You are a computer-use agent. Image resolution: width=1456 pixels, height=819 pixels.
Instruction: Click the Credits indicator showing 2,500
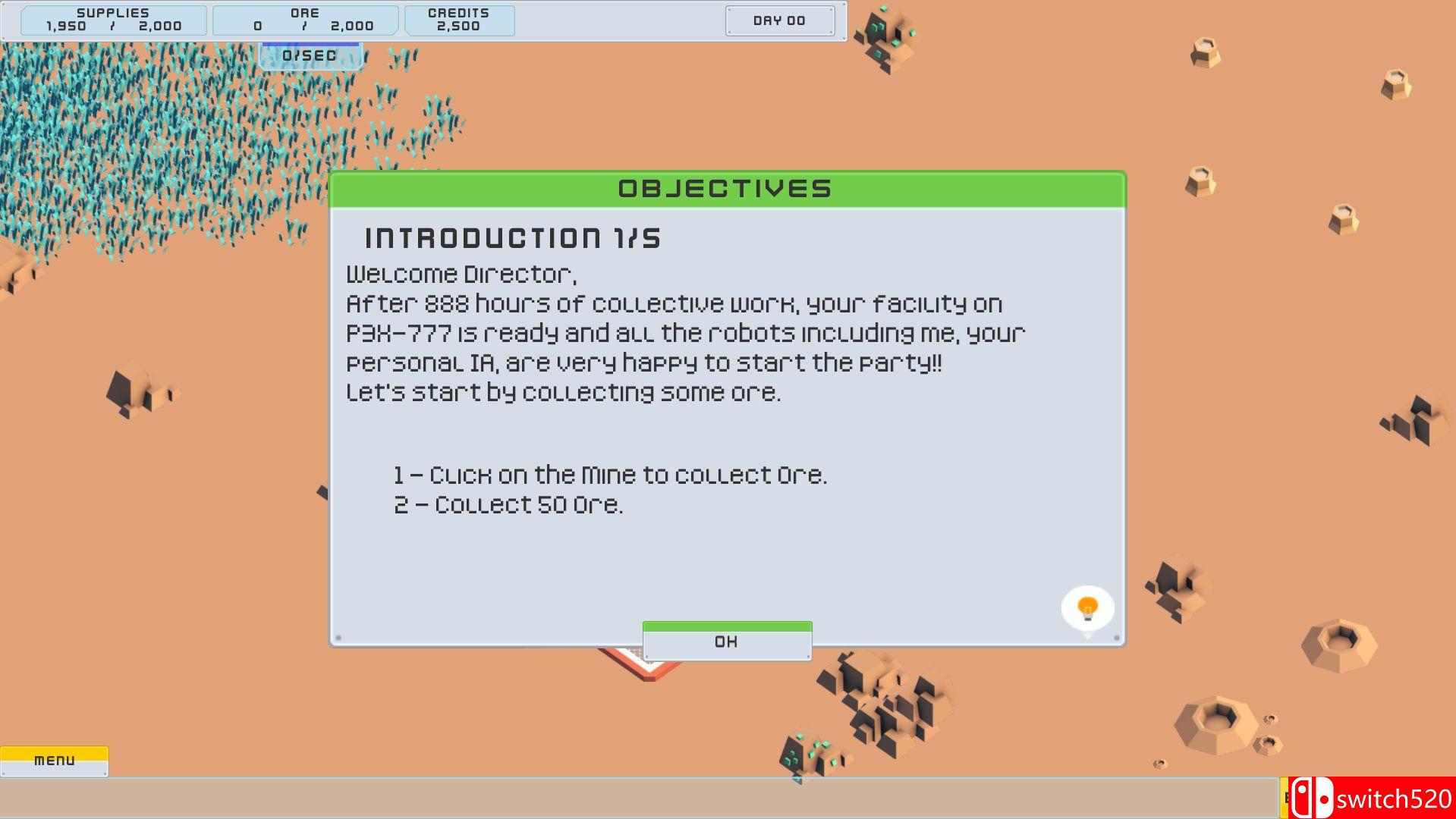pos(459,20)
